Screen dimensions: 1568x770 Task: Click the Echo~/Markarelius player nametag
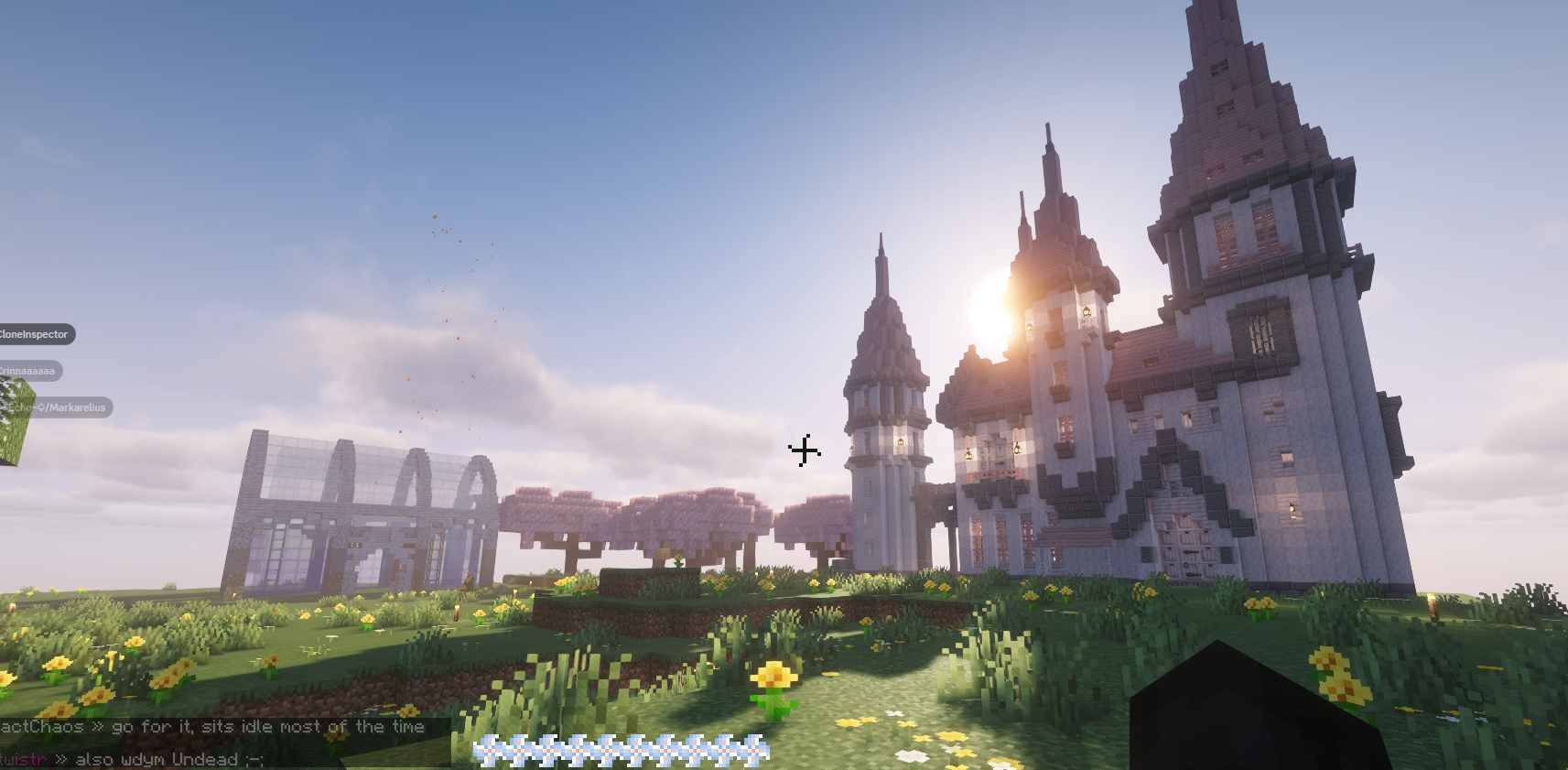coord(57,407)
